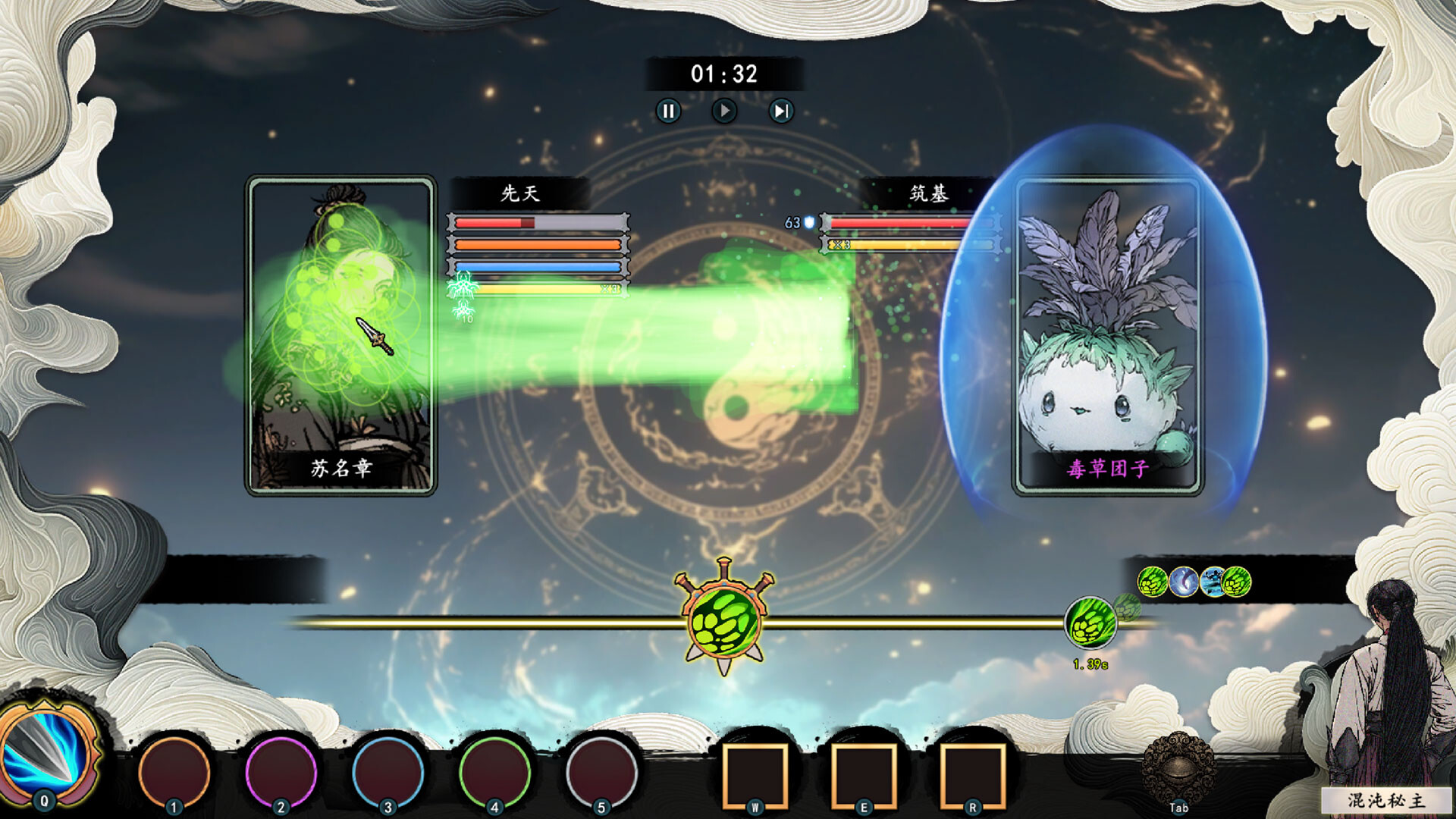Inspect the crescent moon skill in enemy queue

1184,582
